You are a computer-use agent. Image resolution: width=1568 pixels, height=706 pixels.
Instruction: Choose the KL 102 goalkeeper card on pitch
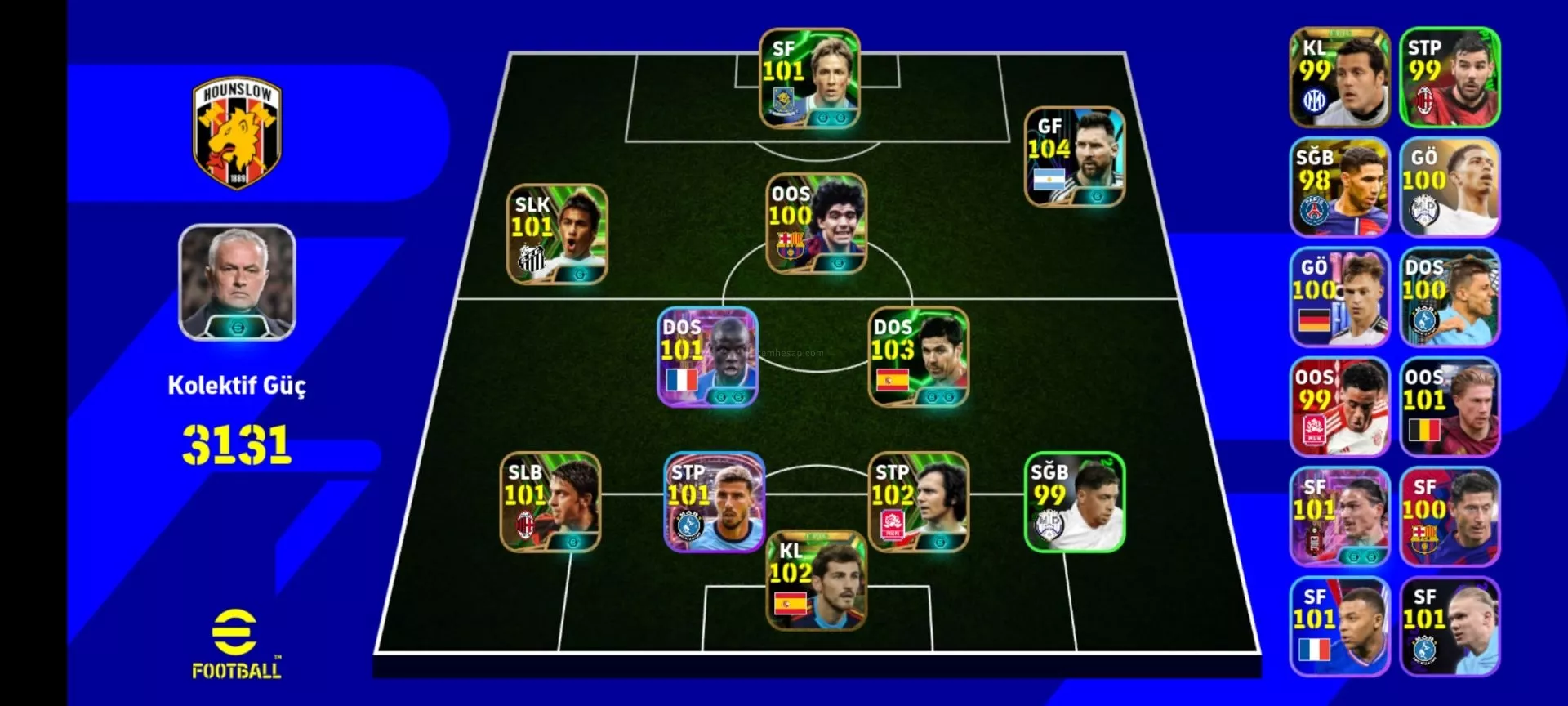tap(816, 580)
